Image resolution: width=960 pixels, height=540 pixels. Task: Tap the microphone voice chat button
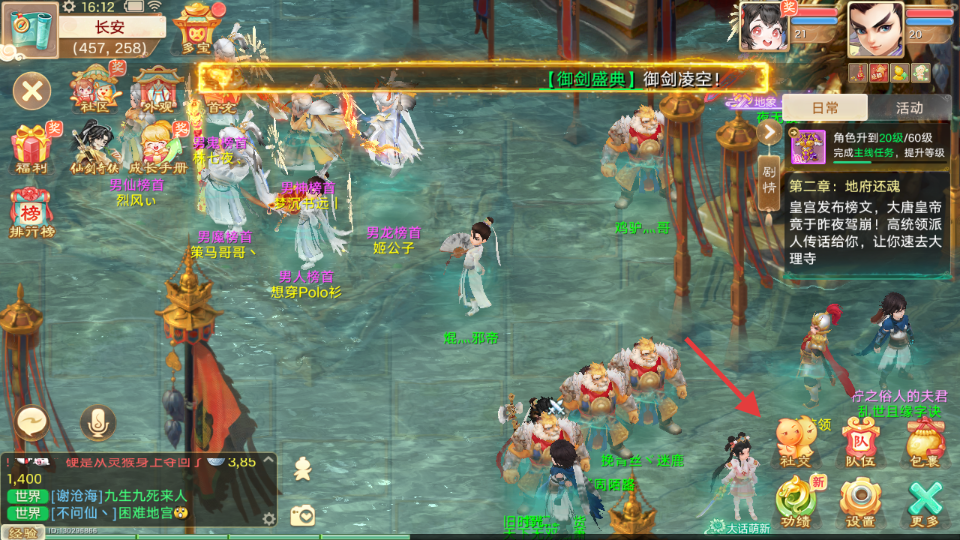(97, 422)
